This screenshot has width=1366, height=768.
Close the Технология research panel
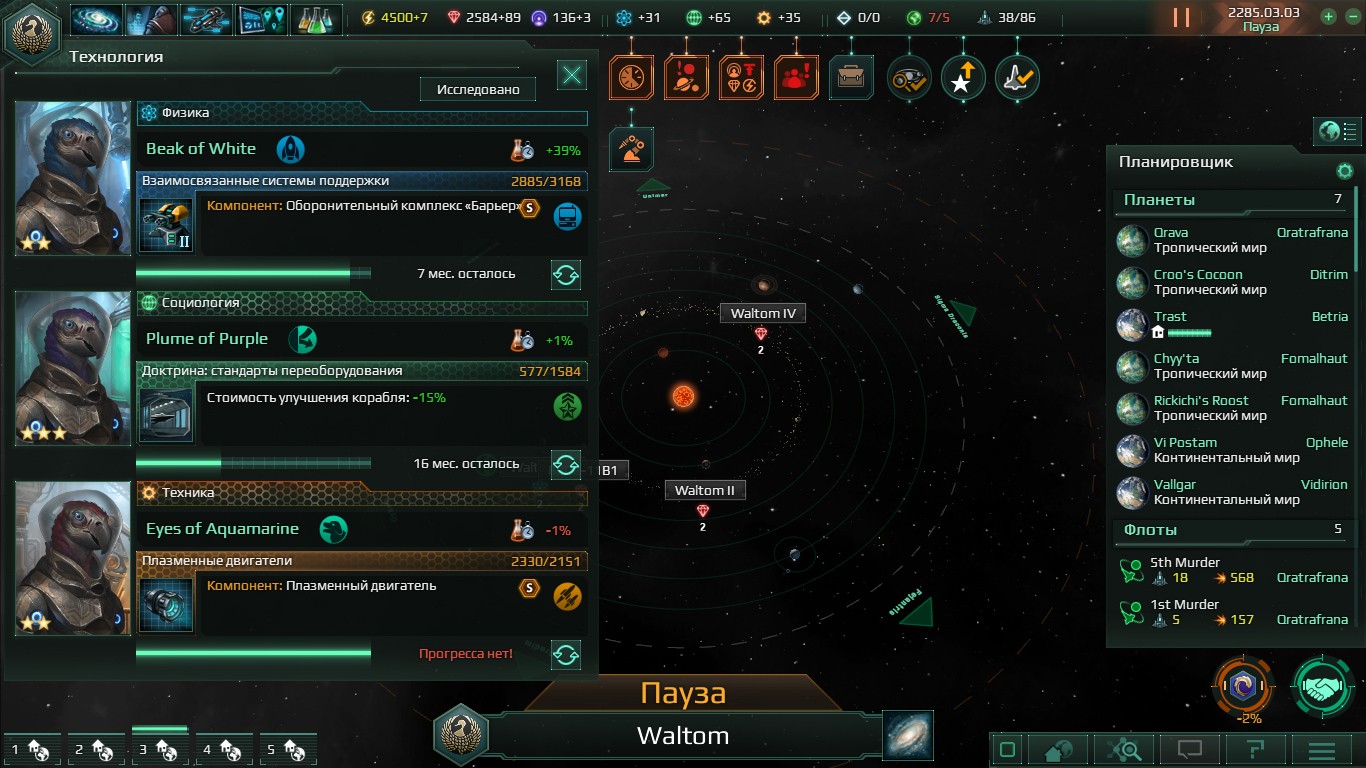[x=572, y=75]
